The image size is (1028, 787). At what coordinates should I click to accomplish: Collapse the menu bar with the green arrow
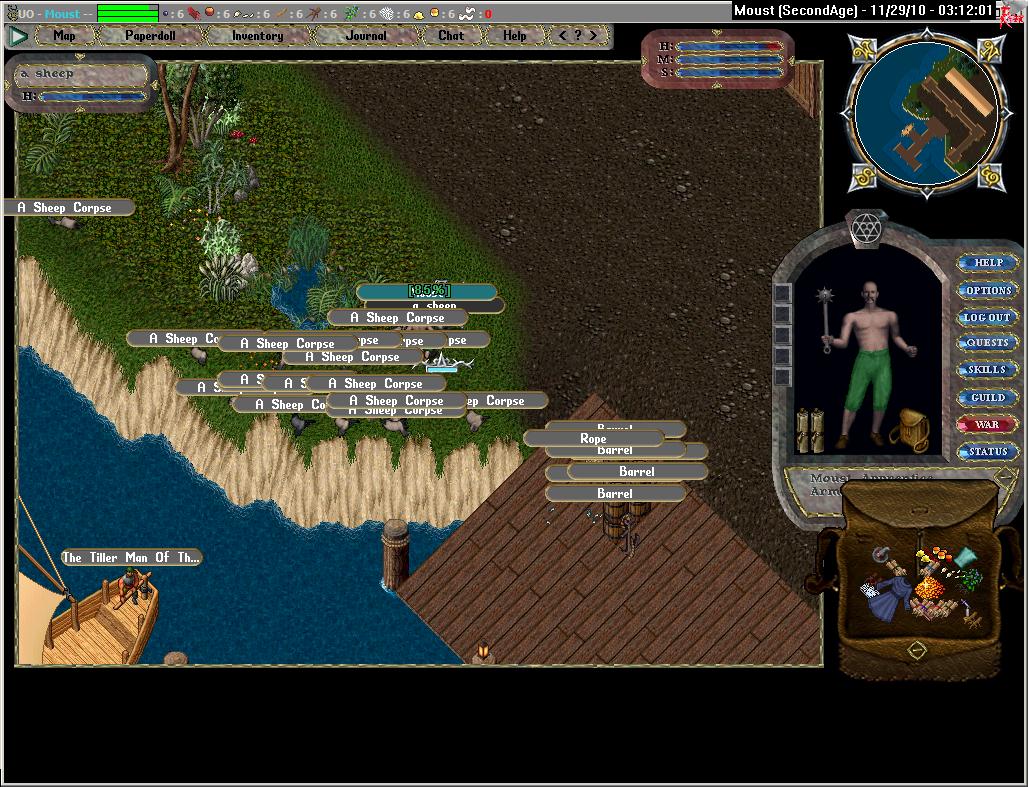click(18, 36)
